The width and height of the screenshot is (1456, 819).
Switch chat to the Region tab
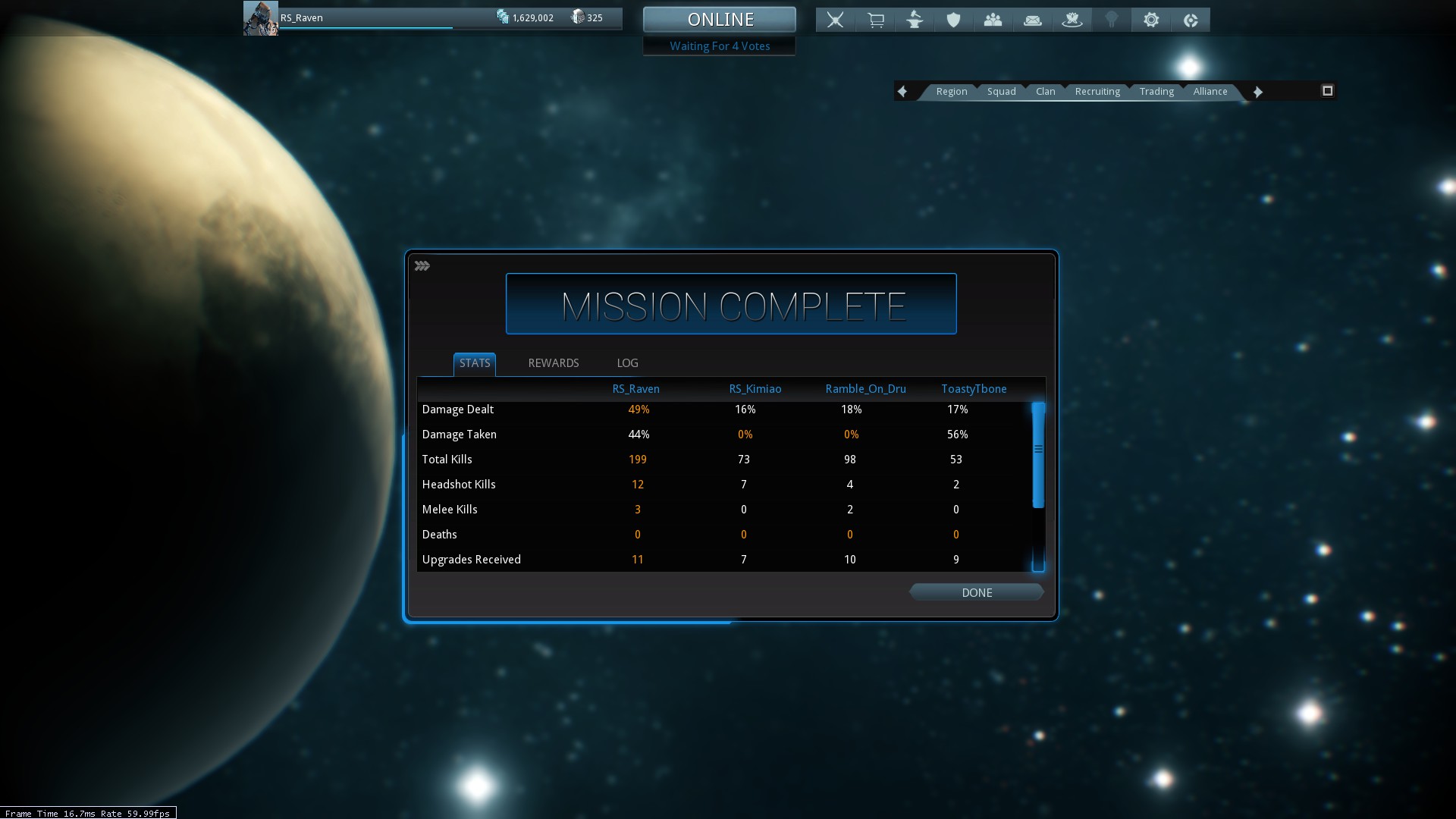pyautogui.click(x=951, y=92)
